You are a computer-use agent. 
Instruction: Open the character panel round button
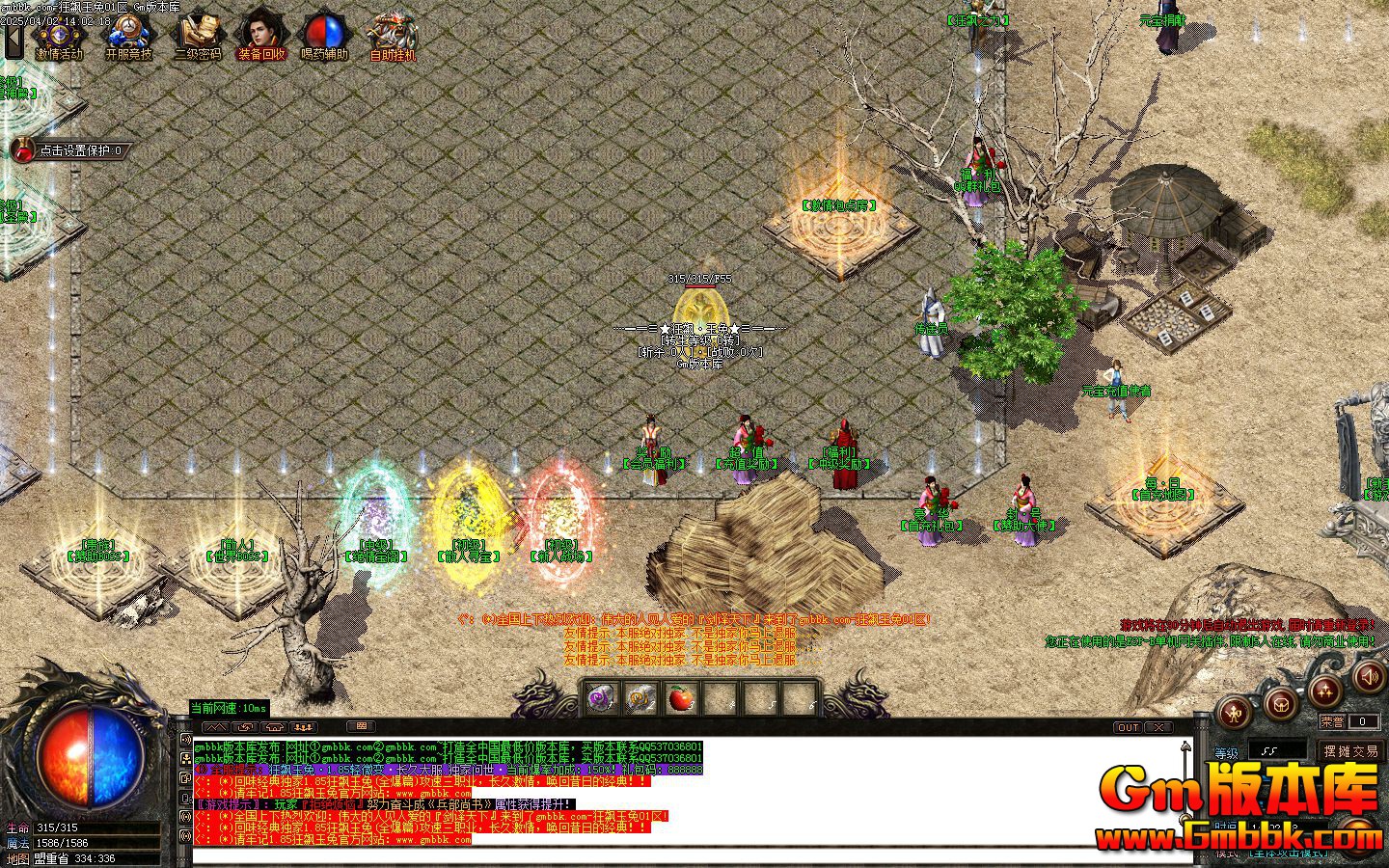[1235, 713]
